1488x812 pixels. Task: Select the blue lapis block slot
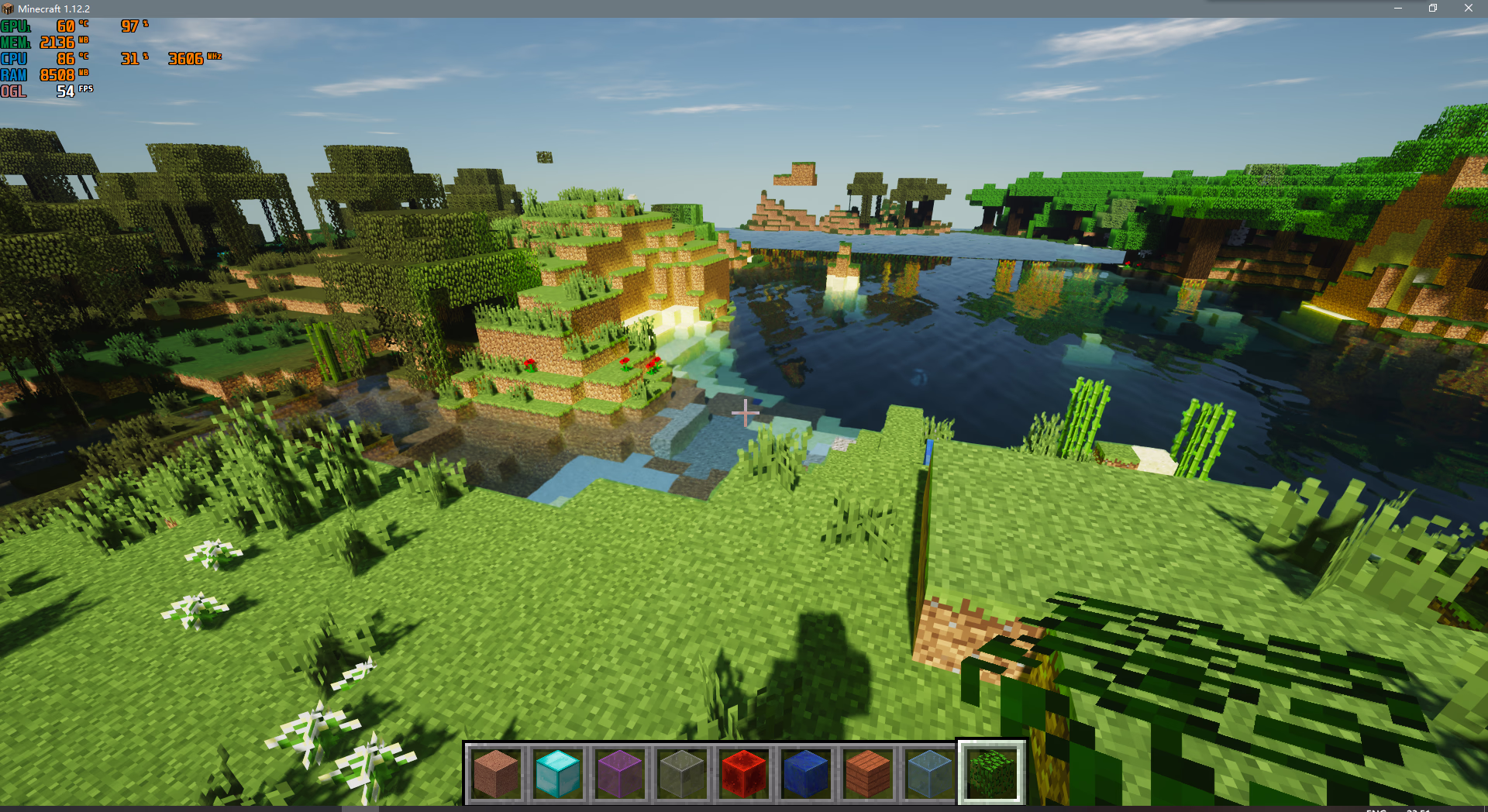tap(805, 772)
